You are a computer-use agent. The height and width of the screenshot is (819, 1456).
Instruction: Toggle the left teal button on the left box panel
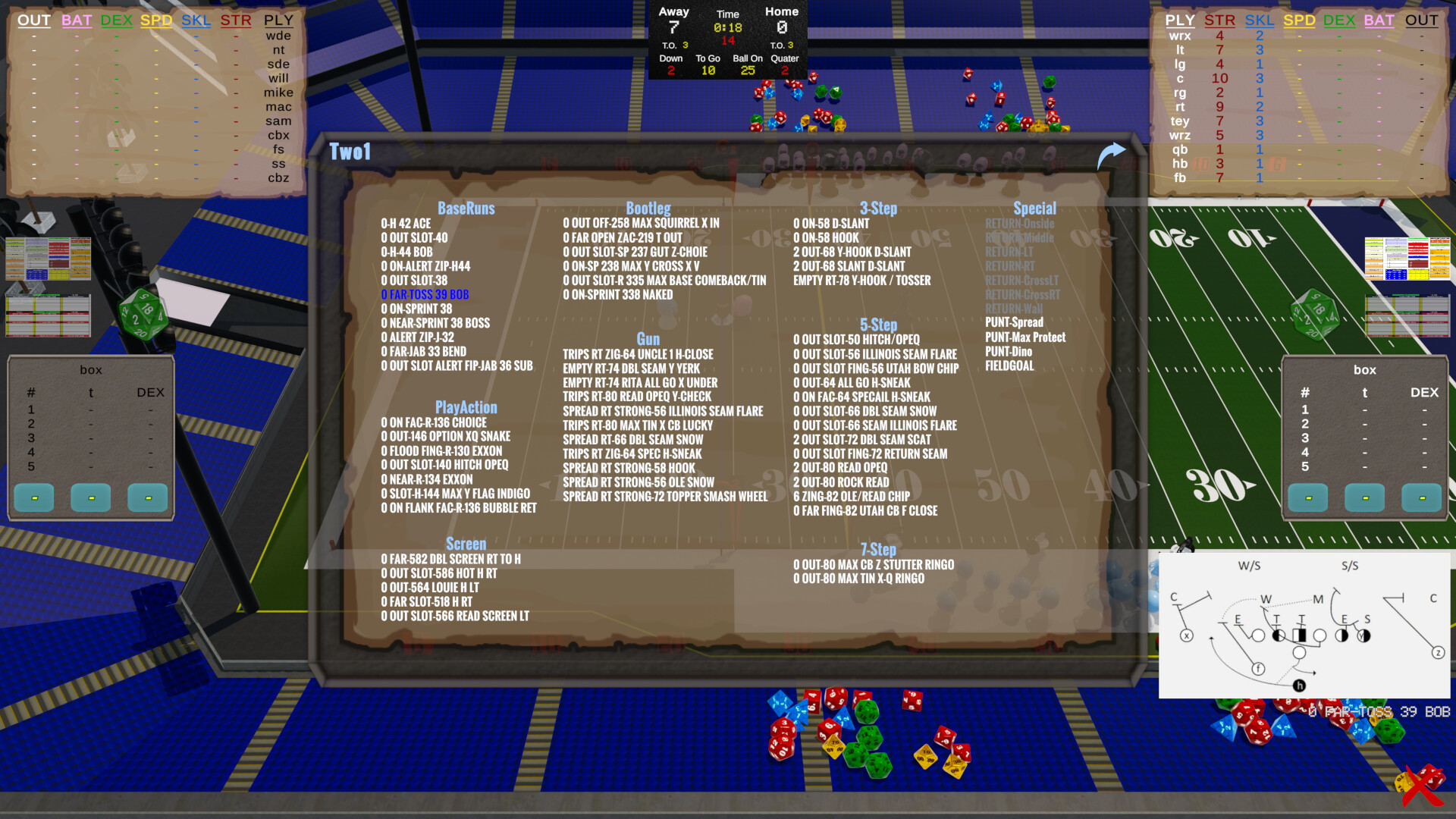click(x=33, y=497)
